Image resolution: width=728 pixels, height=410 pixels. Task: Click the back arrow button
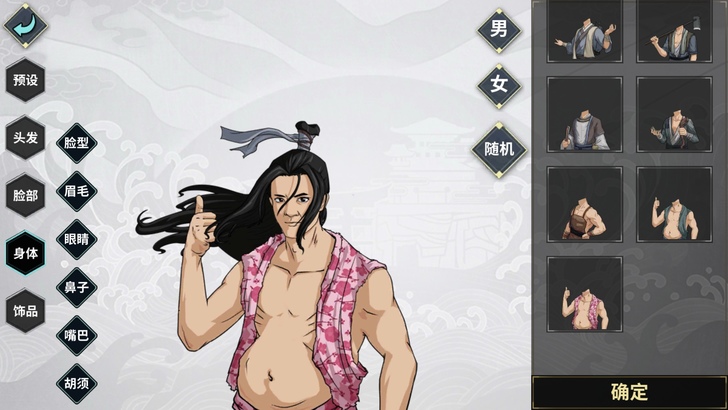[x=25, y=24]
